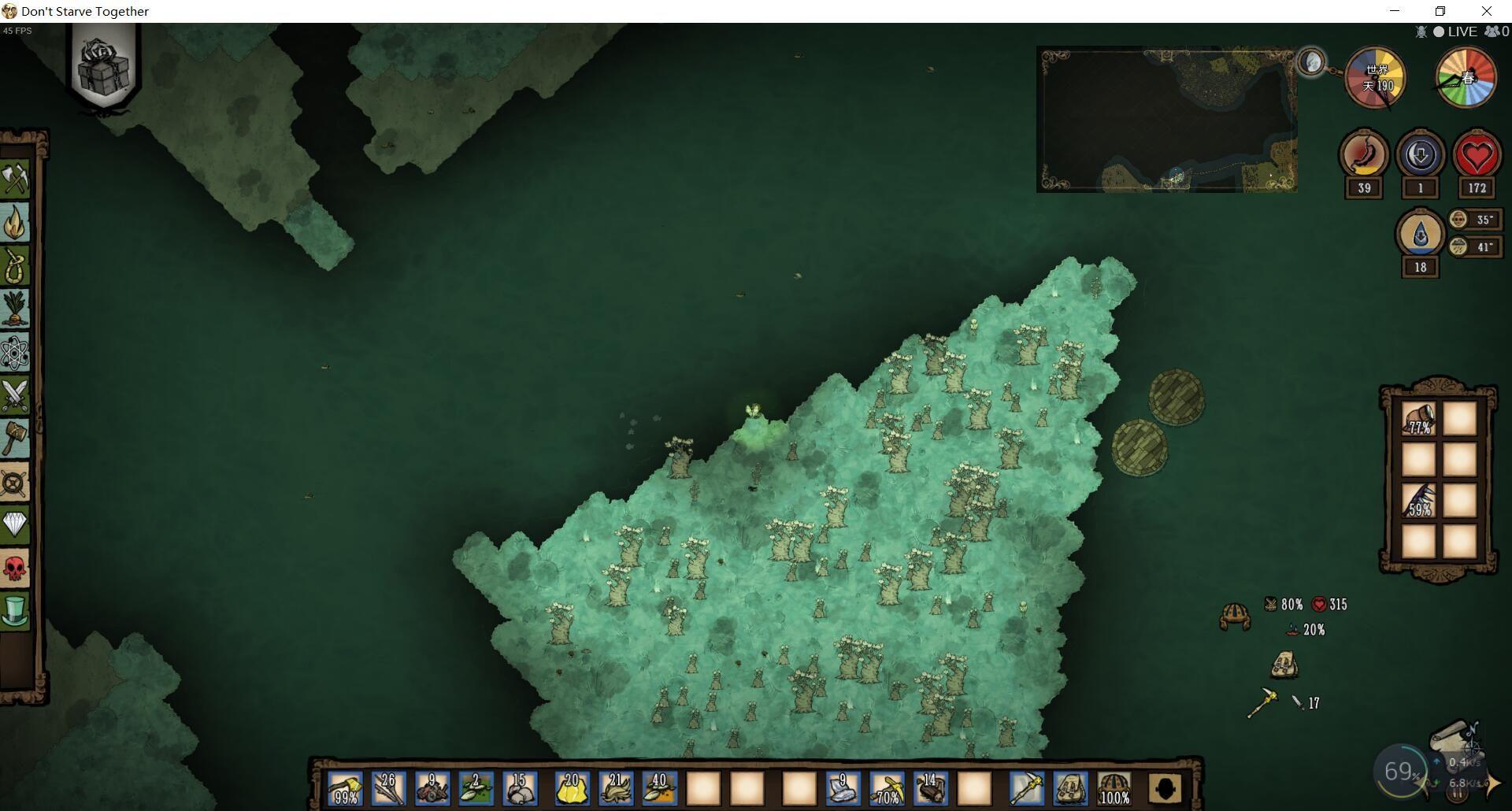Open the Structures hammer crafting tab
Image resolution: width=1512 pixels, height=811 pixels.
(16, 438)
